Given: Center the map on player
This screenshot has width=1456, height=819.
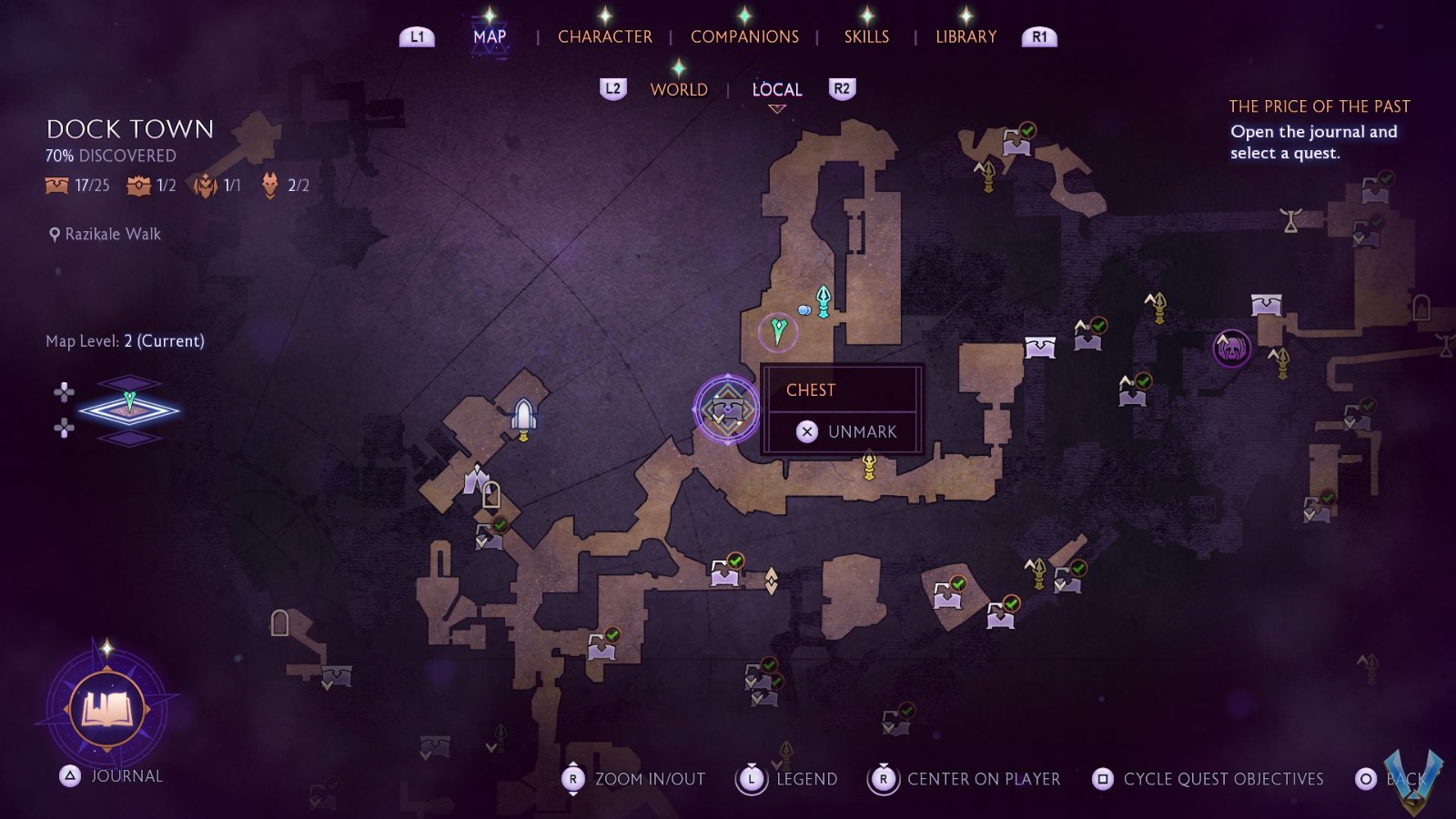Looking at the screenshot, I should [x=966, y=779].
